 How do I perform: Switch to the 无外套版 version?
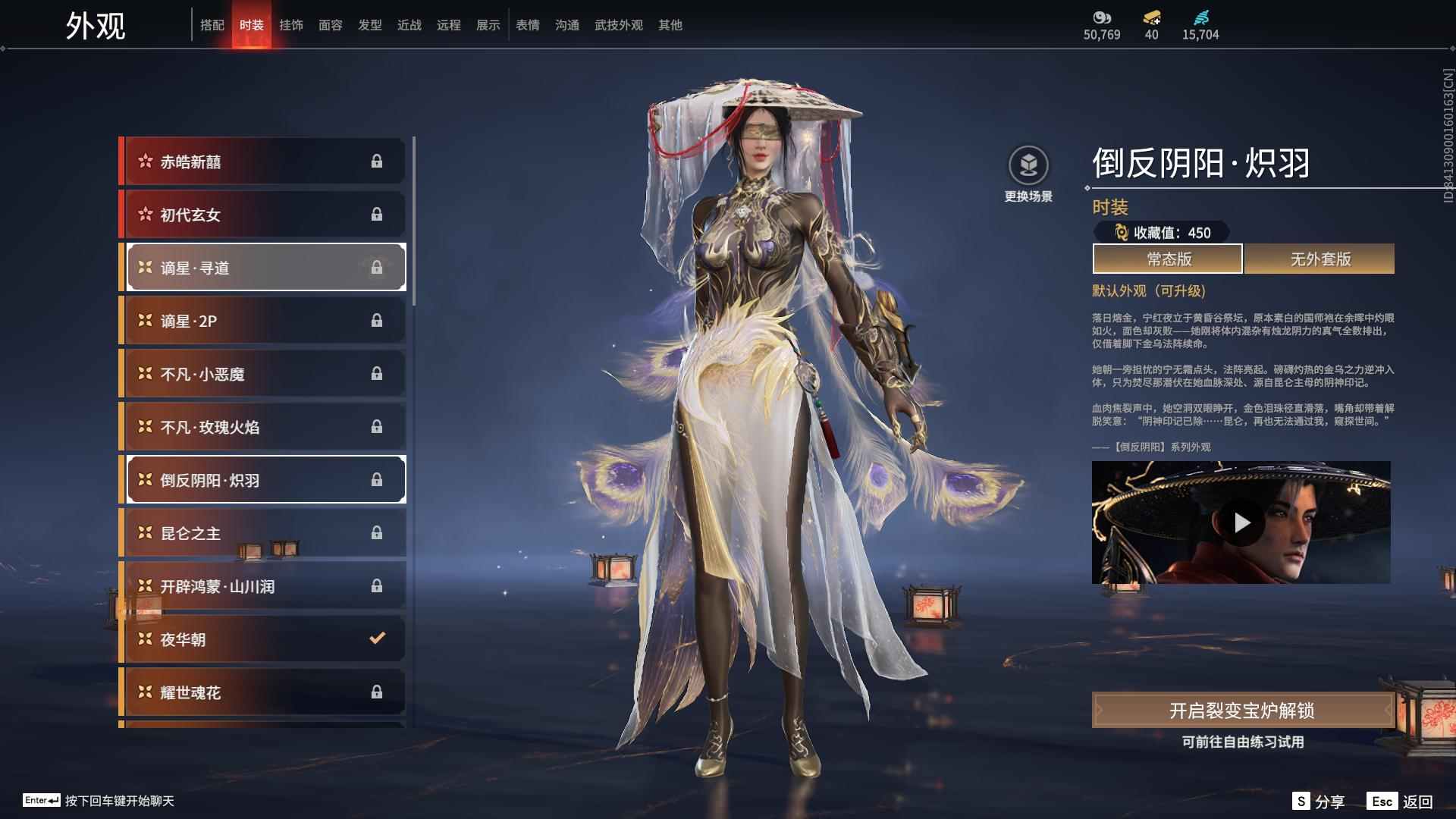pos(1318,259)
